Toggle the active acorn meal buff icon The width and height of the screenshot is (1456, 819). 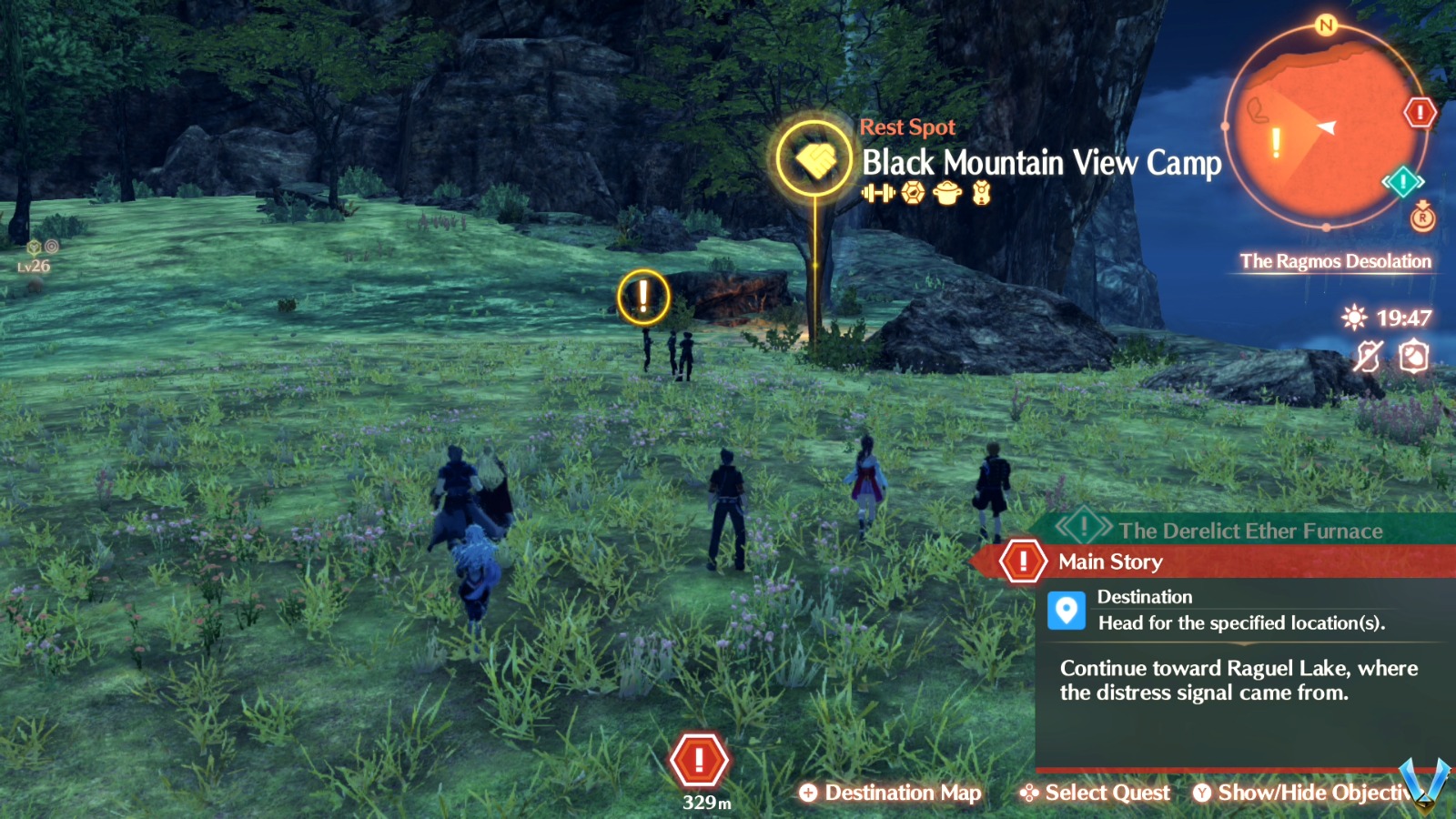pyautogui.click(x=1414, y=355)
